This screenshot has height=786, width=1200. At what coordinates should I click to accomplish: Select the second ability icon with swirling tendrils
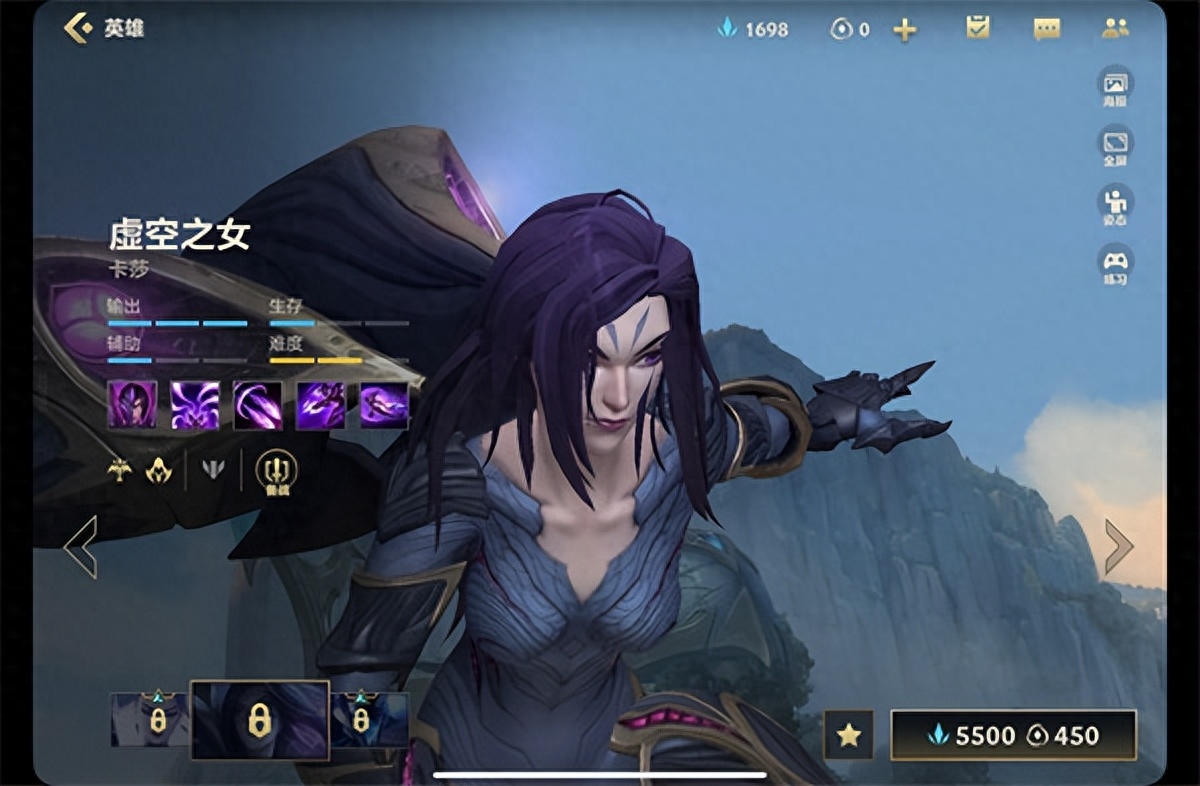coord(195,405)
